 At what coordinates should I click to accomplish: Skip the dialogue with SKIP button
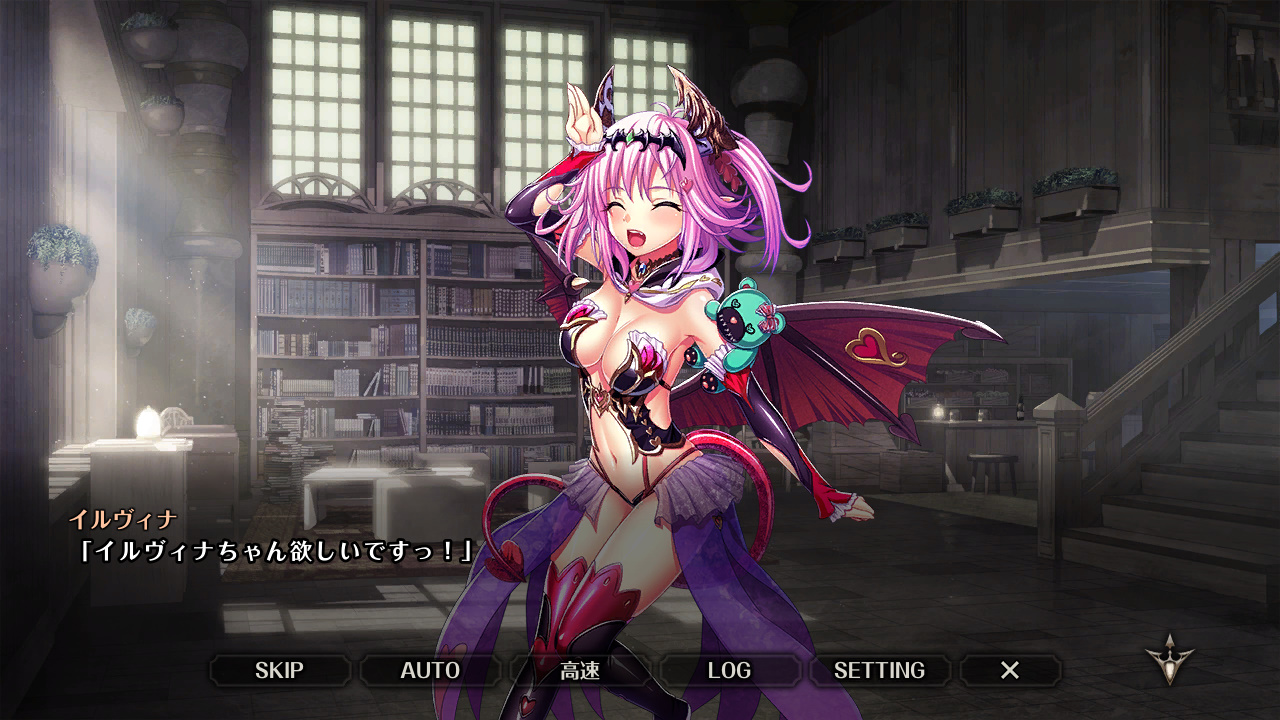coord(279,670)
